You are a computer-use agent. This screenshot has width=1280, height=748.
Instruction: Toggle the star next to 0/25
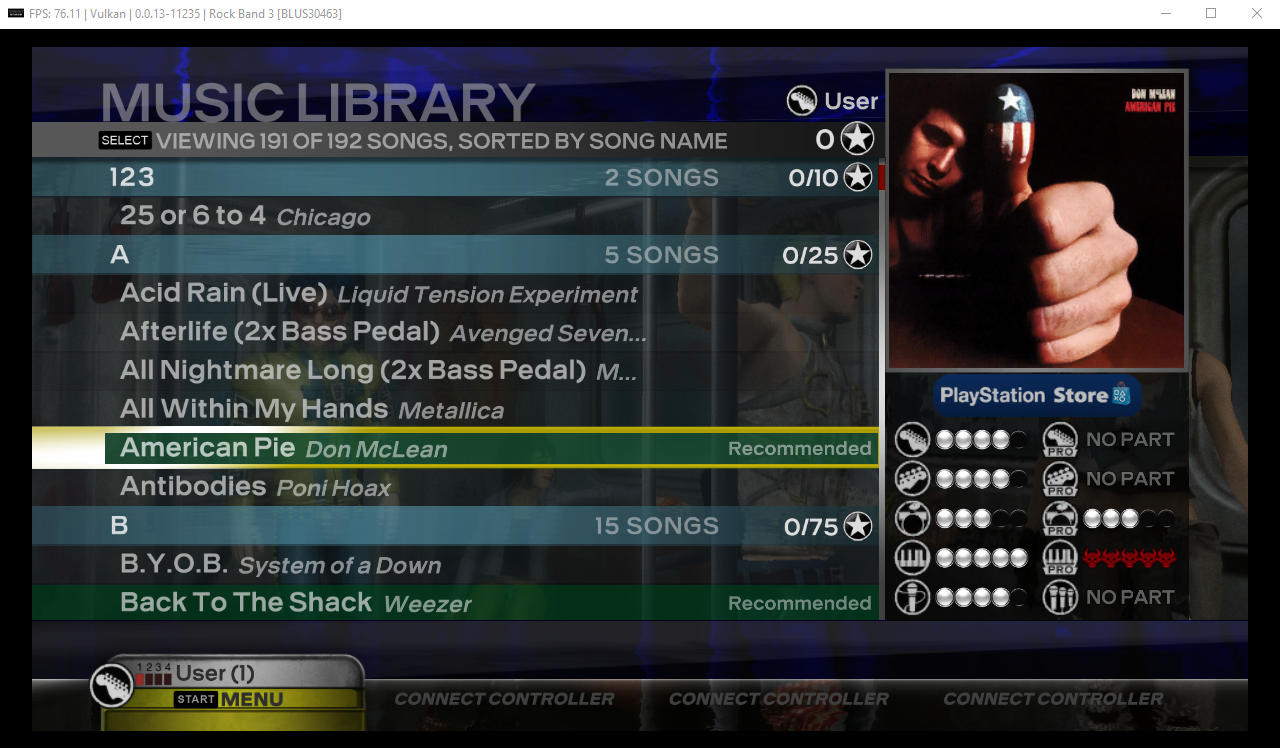[856, 255]
